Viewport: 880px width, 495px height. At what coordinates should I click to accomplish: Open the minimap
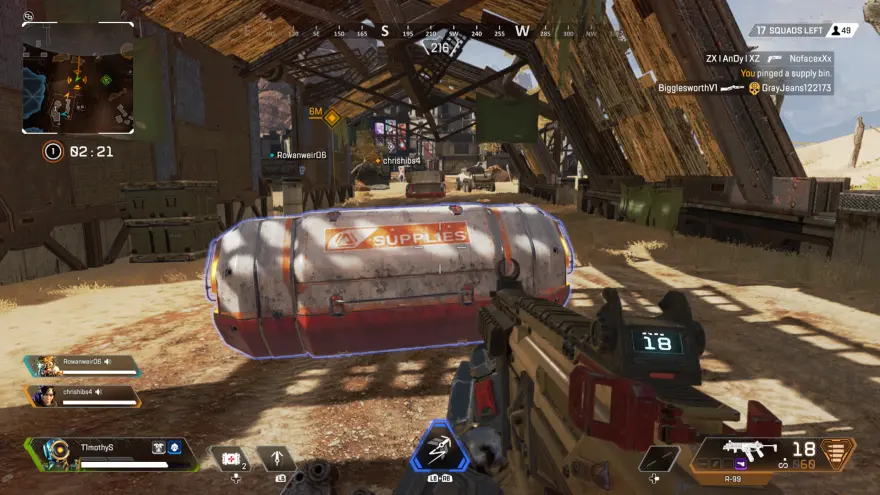[x=79, y=79]
